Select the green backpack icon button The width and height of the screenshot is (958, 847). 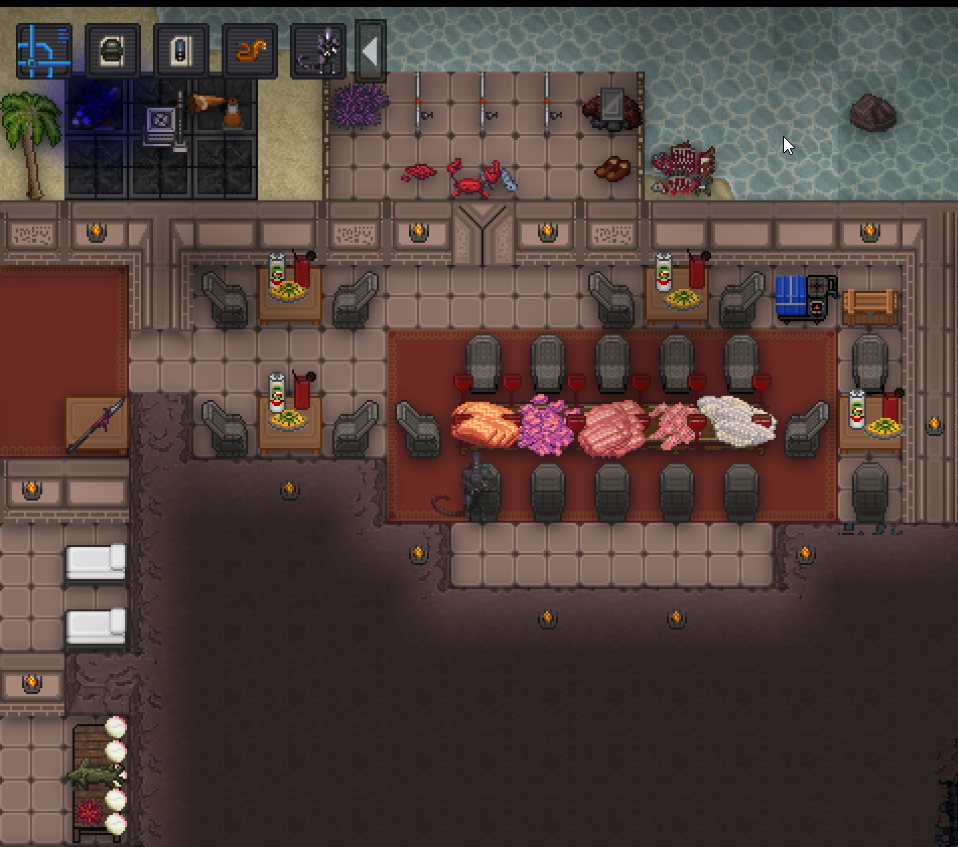(x=112, y=52)
